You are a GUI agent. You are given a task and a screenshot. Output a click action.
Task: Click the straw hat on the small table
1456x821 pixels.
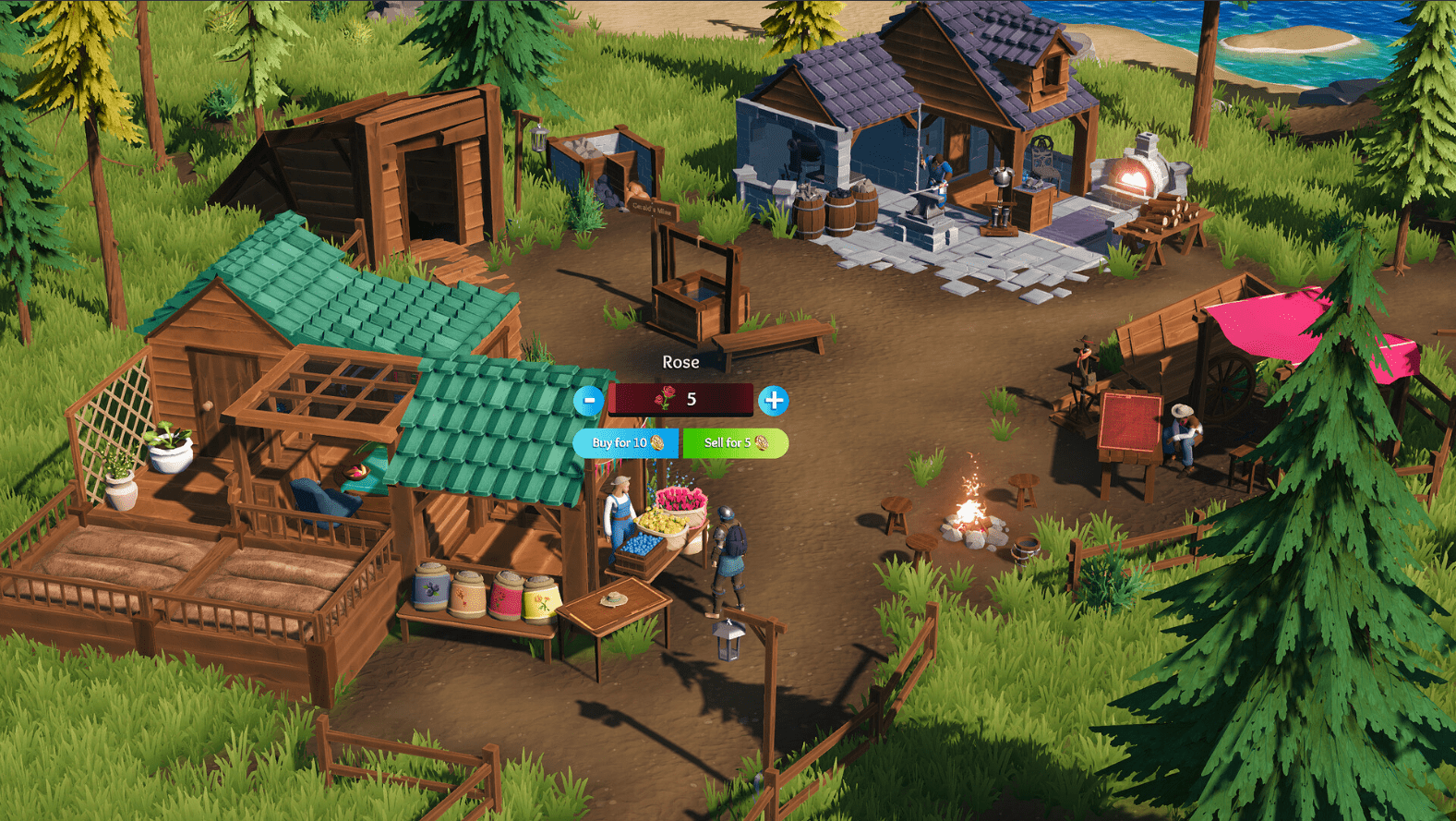(x=613, y=598)
